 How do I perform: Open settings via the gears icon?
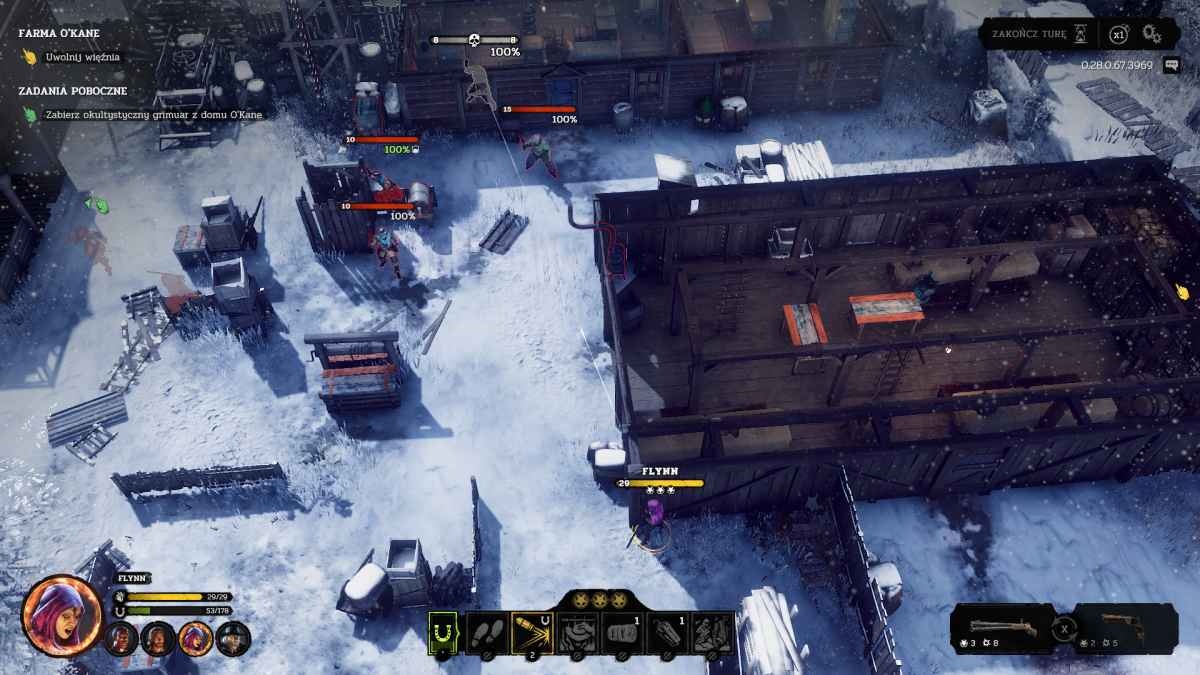click(x=1152, y=34)
